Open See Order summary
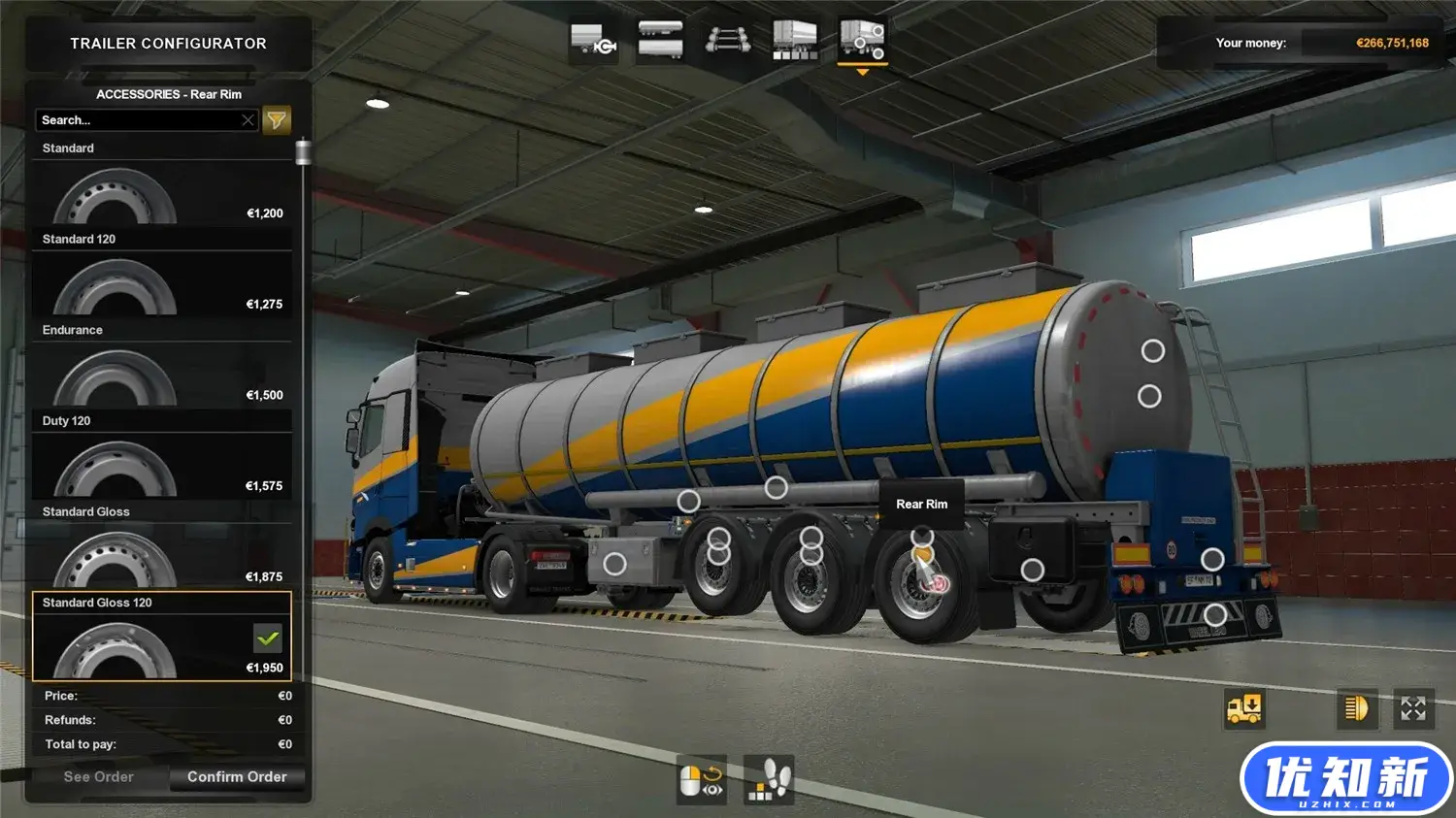The image size is (1456, 818). [98, 777]
